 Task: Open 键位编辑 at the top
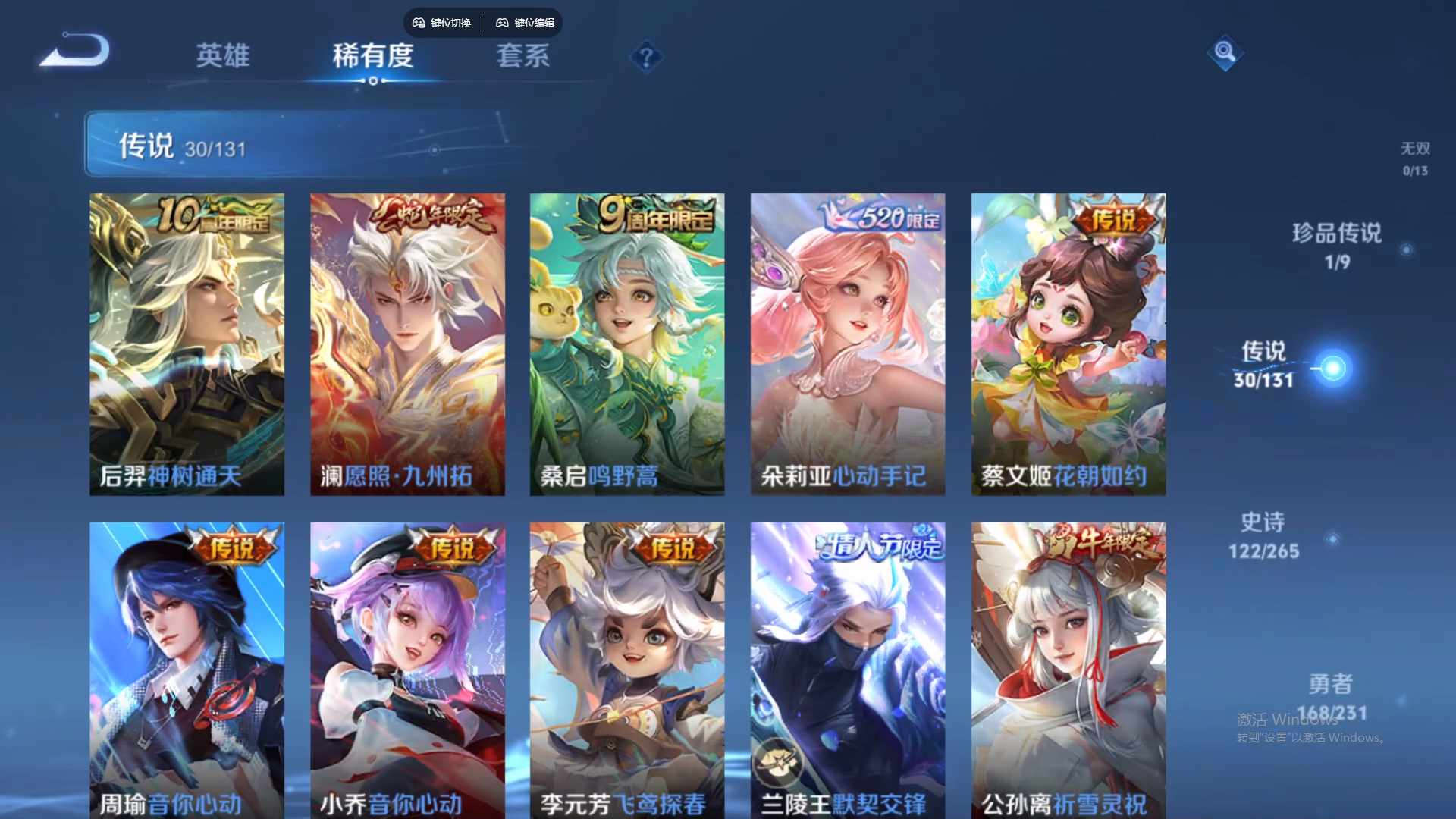click(535, 23)
